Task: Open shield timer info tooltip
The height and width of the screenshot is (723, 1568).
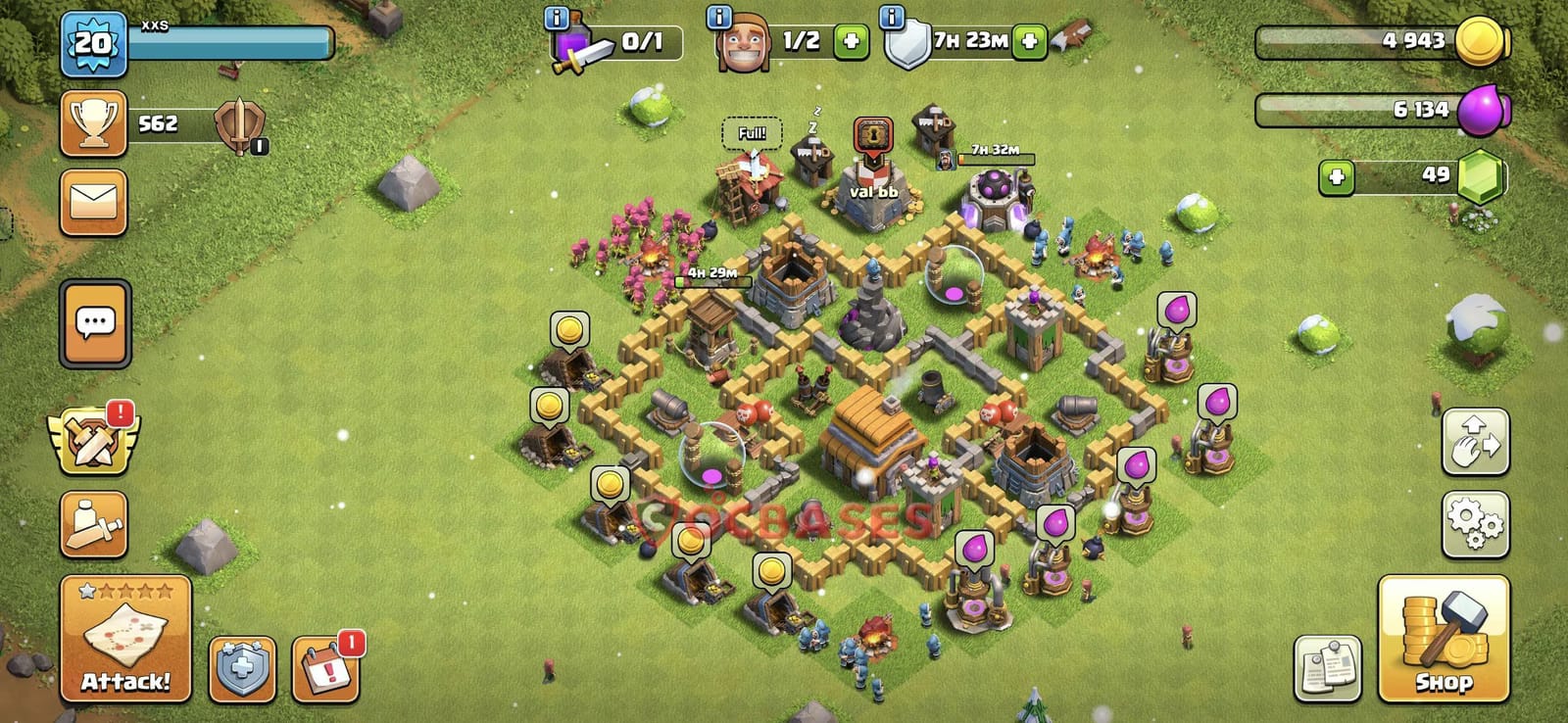Action: (892, 16)
